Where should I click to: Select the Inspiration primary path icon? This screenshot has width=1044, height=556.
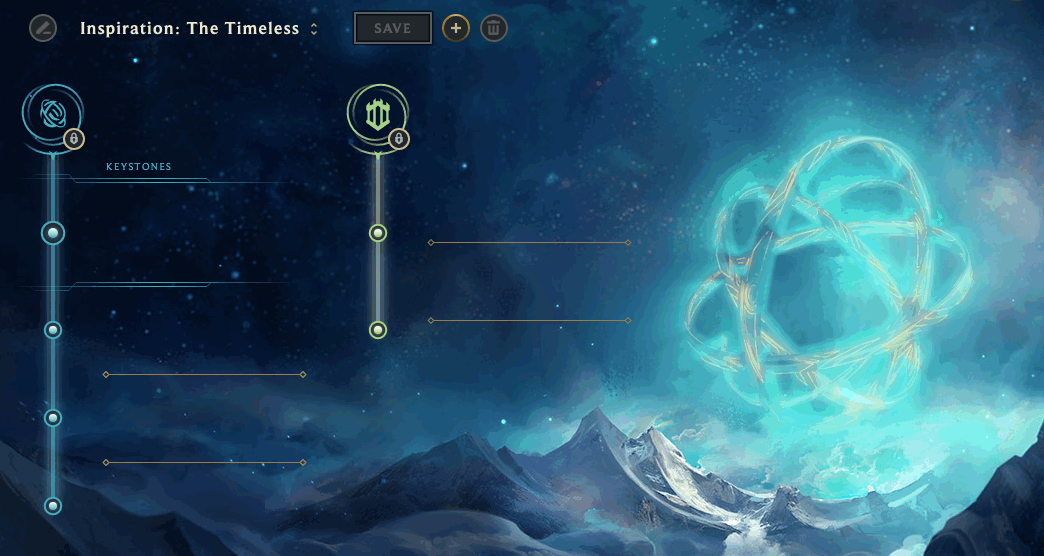click(x=52, y=115)
